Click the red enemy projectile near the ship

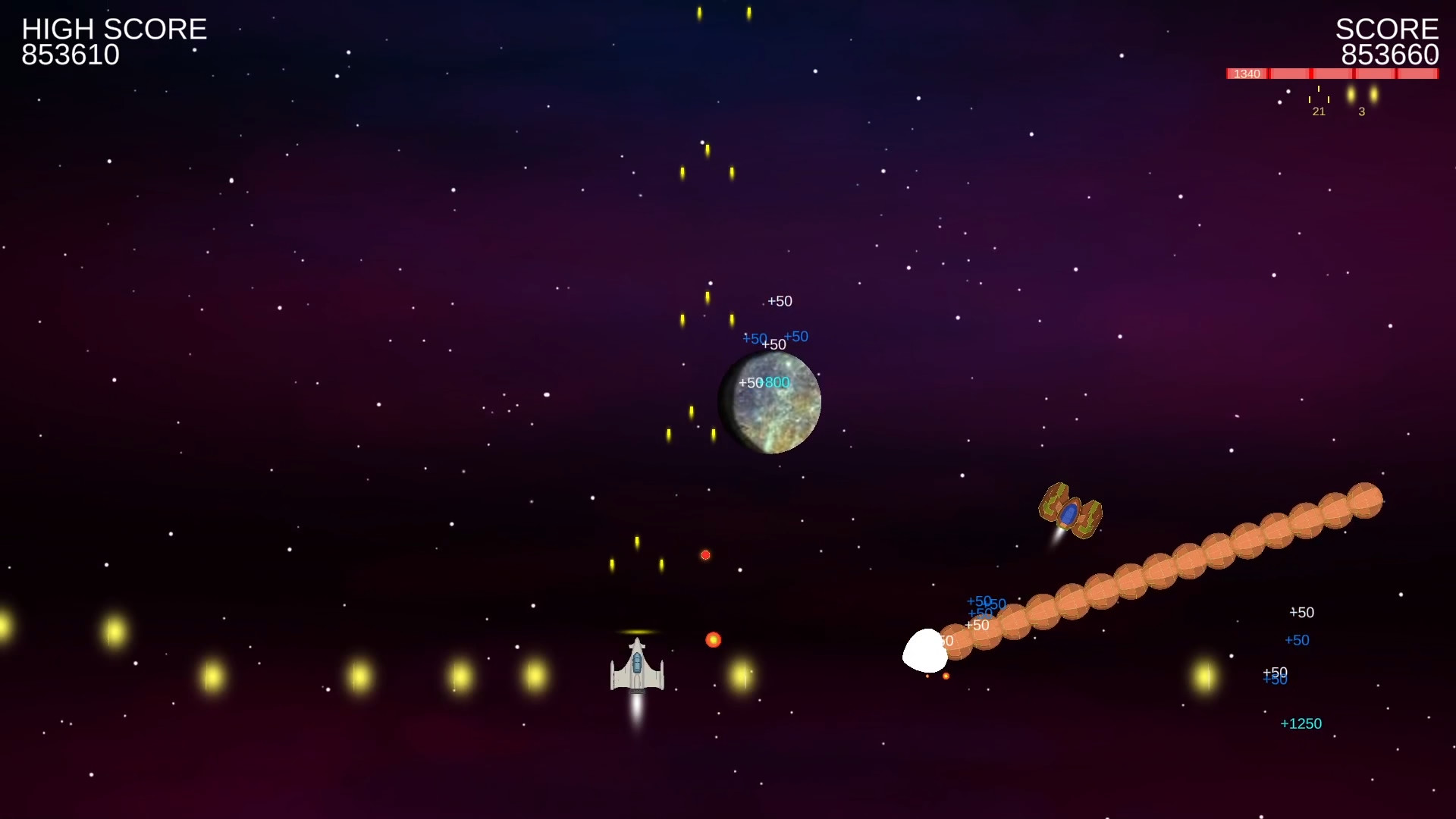714,639
